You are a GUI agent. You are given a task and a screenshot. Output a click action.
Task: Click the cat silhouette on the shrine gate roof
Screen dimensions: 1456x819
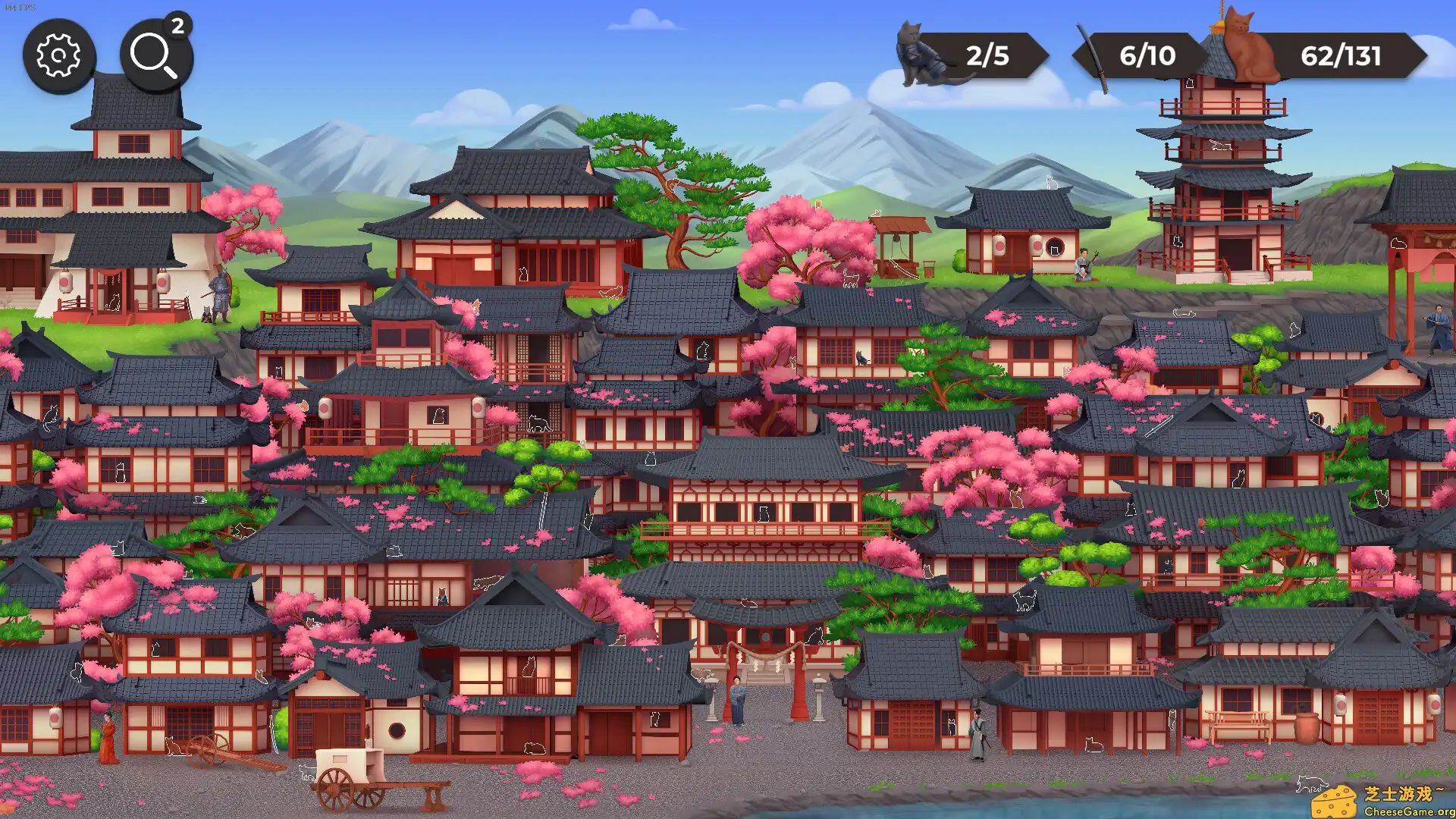tap(749, 602)
